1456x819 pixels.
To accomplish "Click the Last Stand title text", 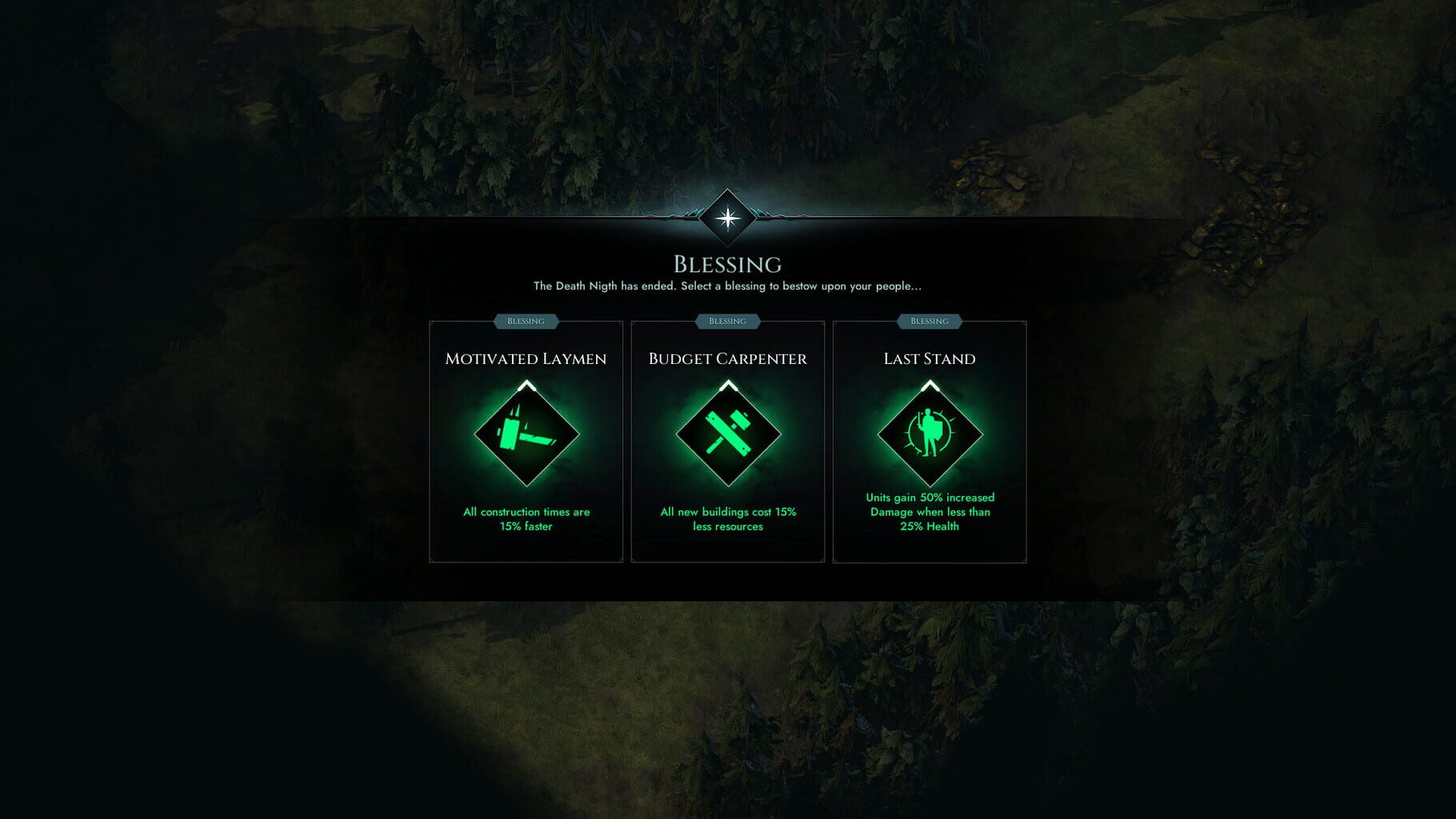I will (928, 358).
